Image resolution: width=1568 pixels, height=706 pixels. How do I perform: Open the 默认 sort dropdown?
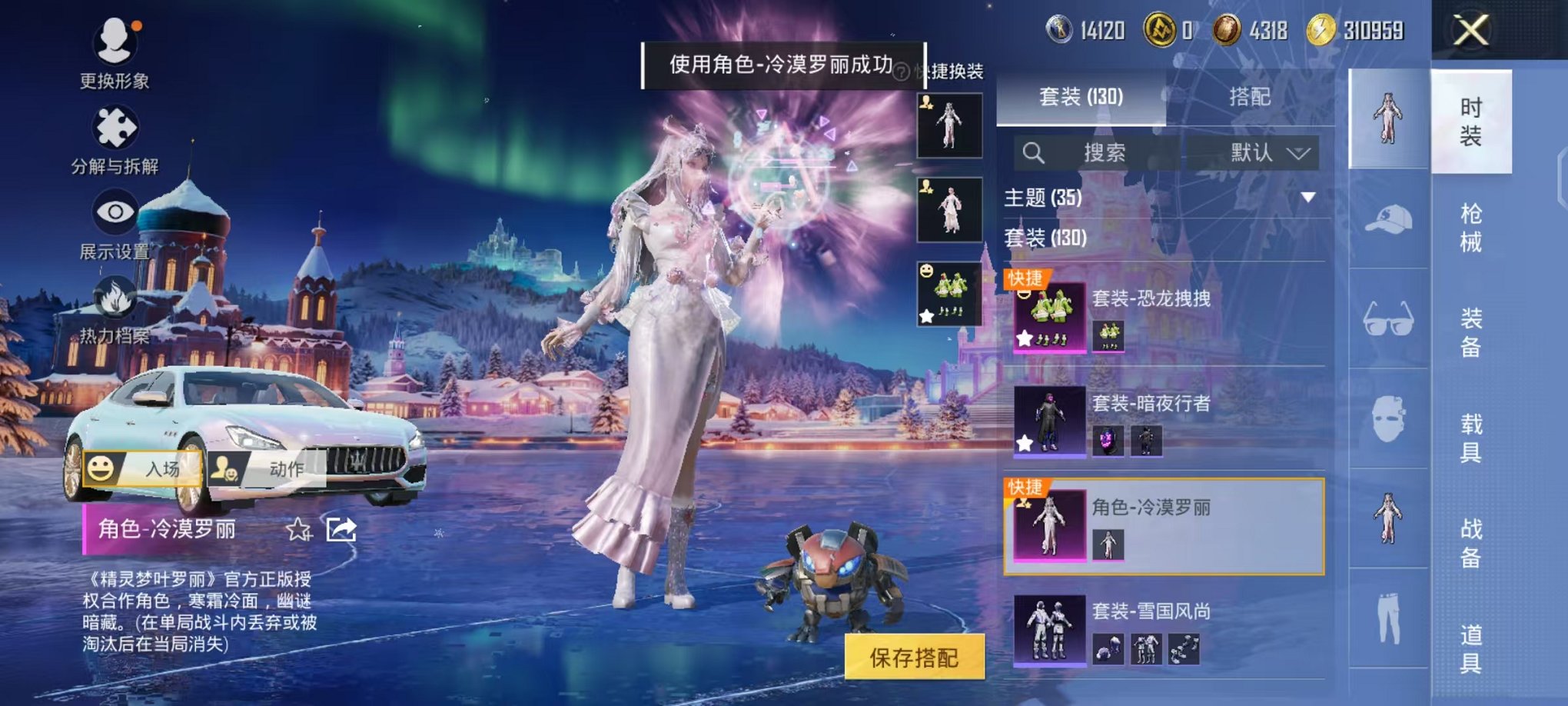(x=1263, y=153)
